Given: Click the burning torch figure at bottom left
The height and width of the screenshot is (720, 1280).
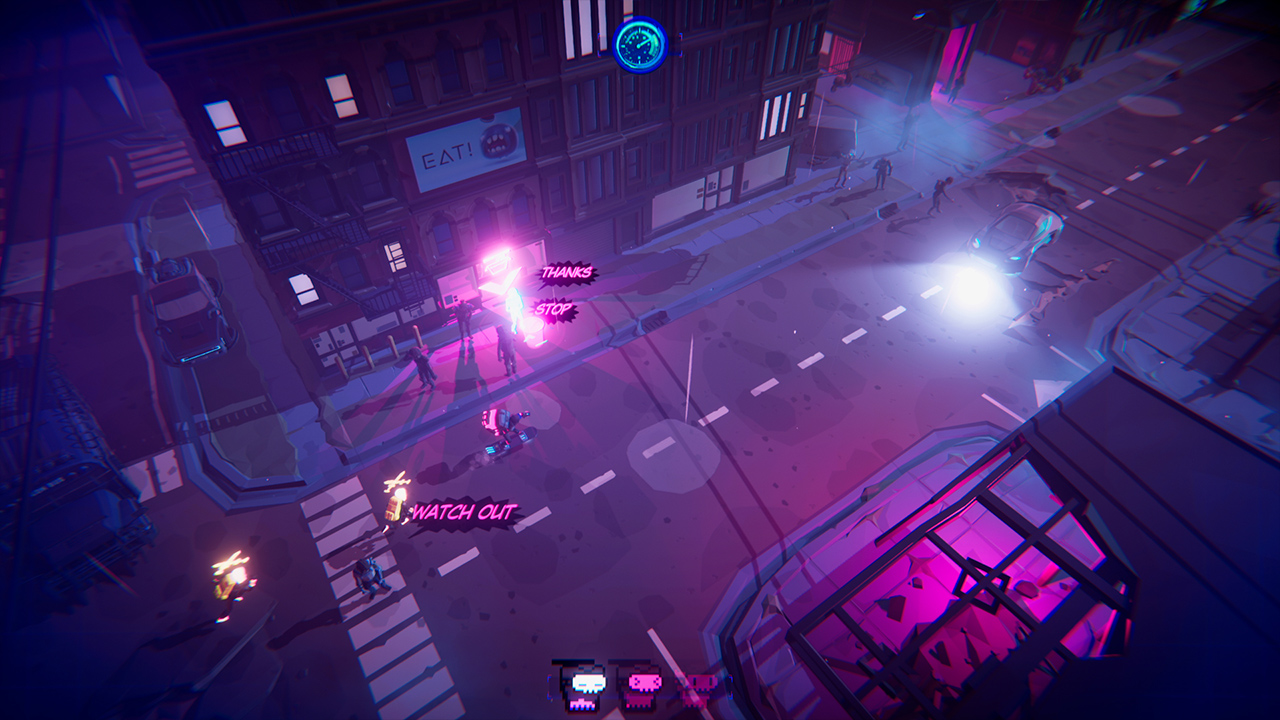Looking at the screenshot, I should click(232, 576).
